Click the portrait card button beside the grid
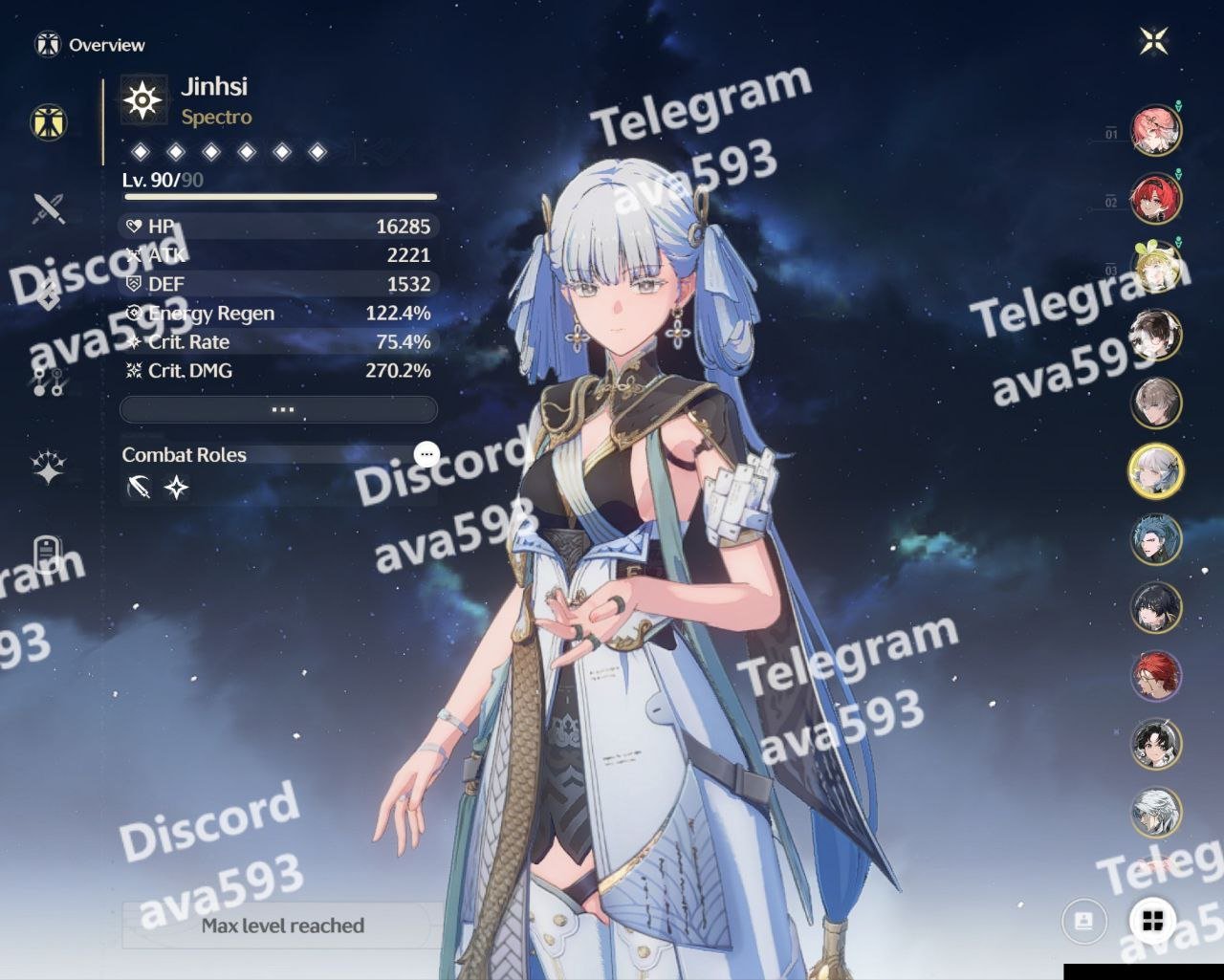 coord(1084,921)
